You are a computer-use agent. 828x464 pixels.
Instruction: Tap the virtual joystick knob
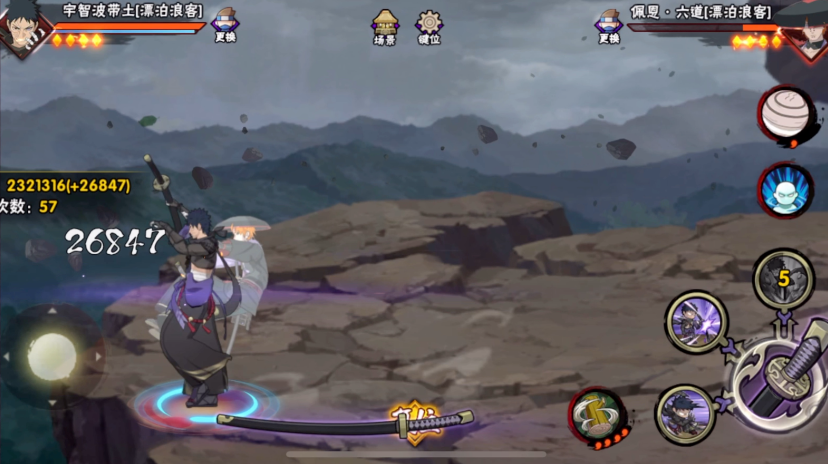(52, 356)
